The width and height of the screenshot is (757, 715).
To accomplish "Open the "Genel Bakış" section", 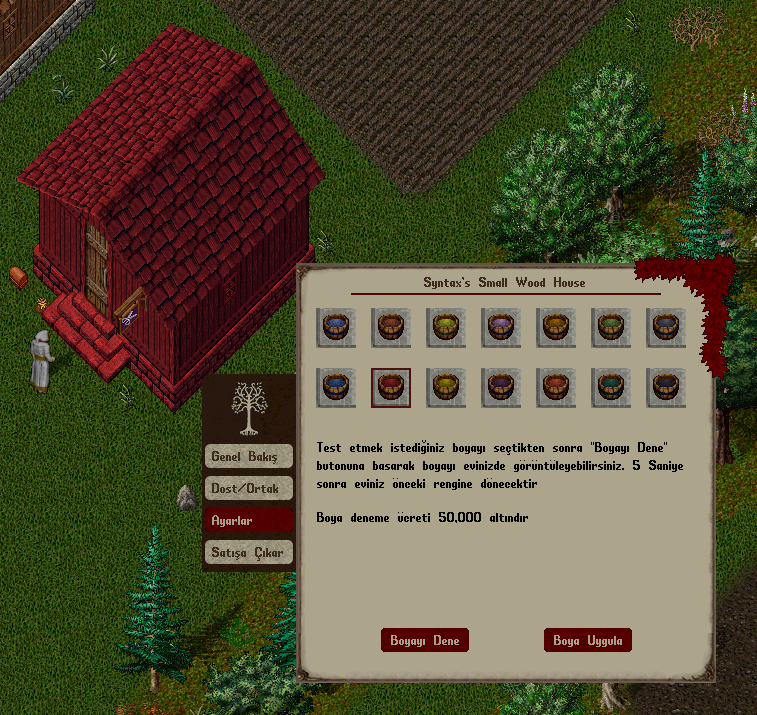I will click(x=248, y=456).
